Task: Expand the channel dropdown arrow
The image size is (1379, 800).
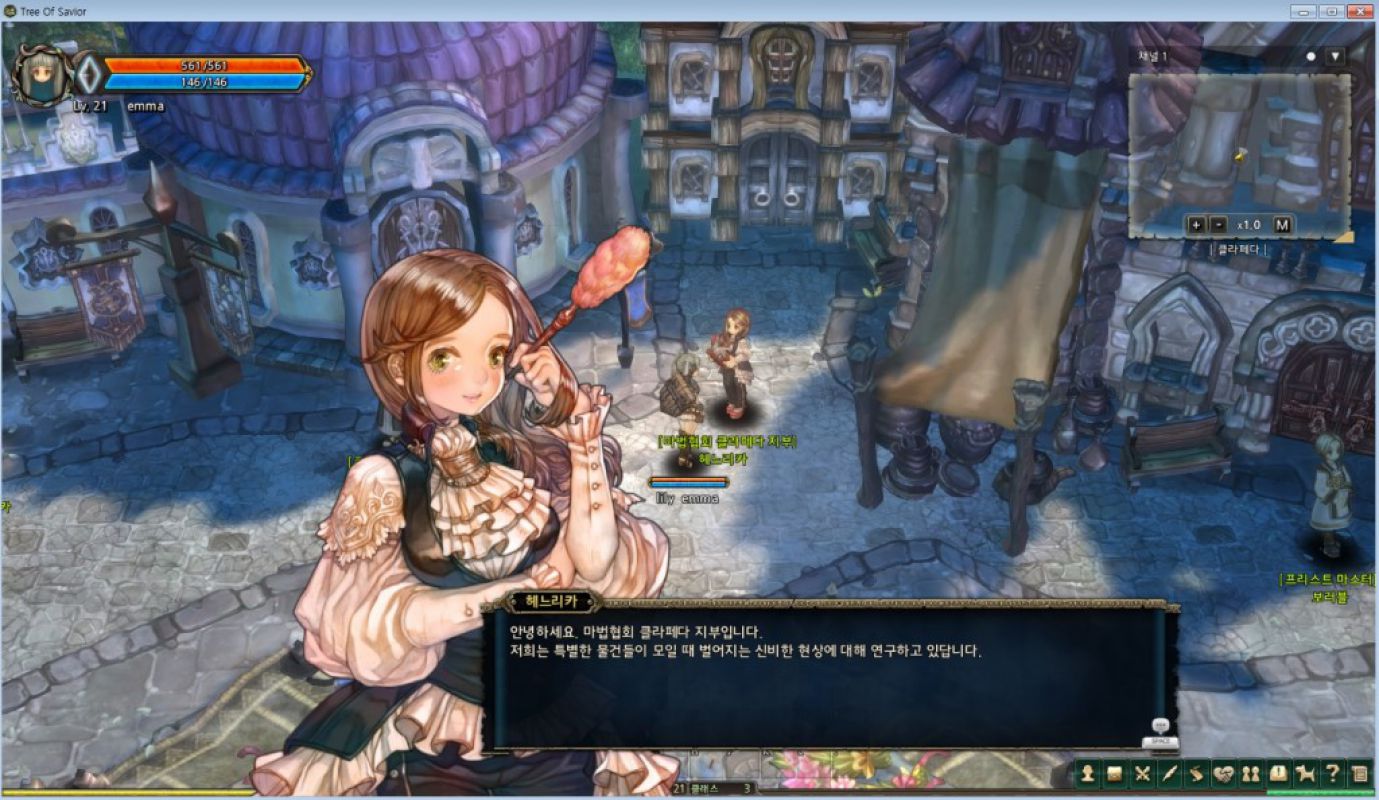Action: [1335, 57]
